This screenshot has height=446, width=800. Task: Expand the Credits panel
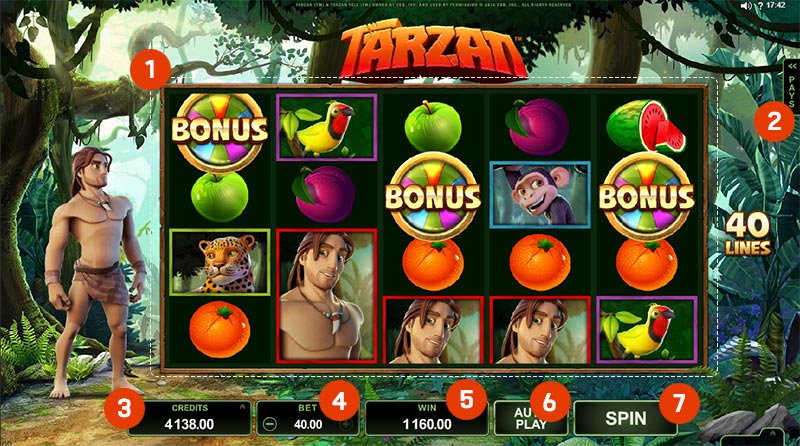(240, 408)
